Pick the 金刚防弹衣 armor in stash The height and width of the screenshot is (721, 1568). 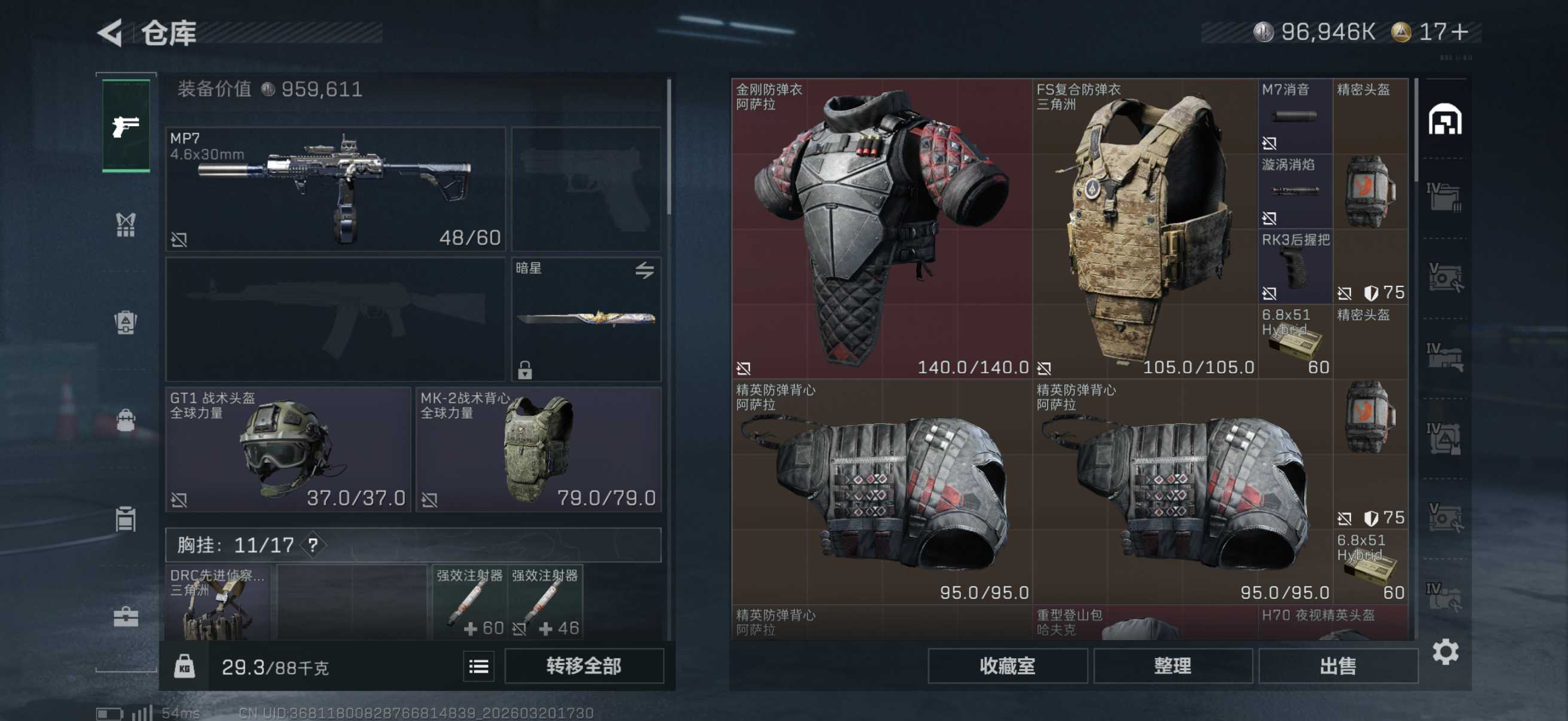pyautogui.click(x=881, y=228)
